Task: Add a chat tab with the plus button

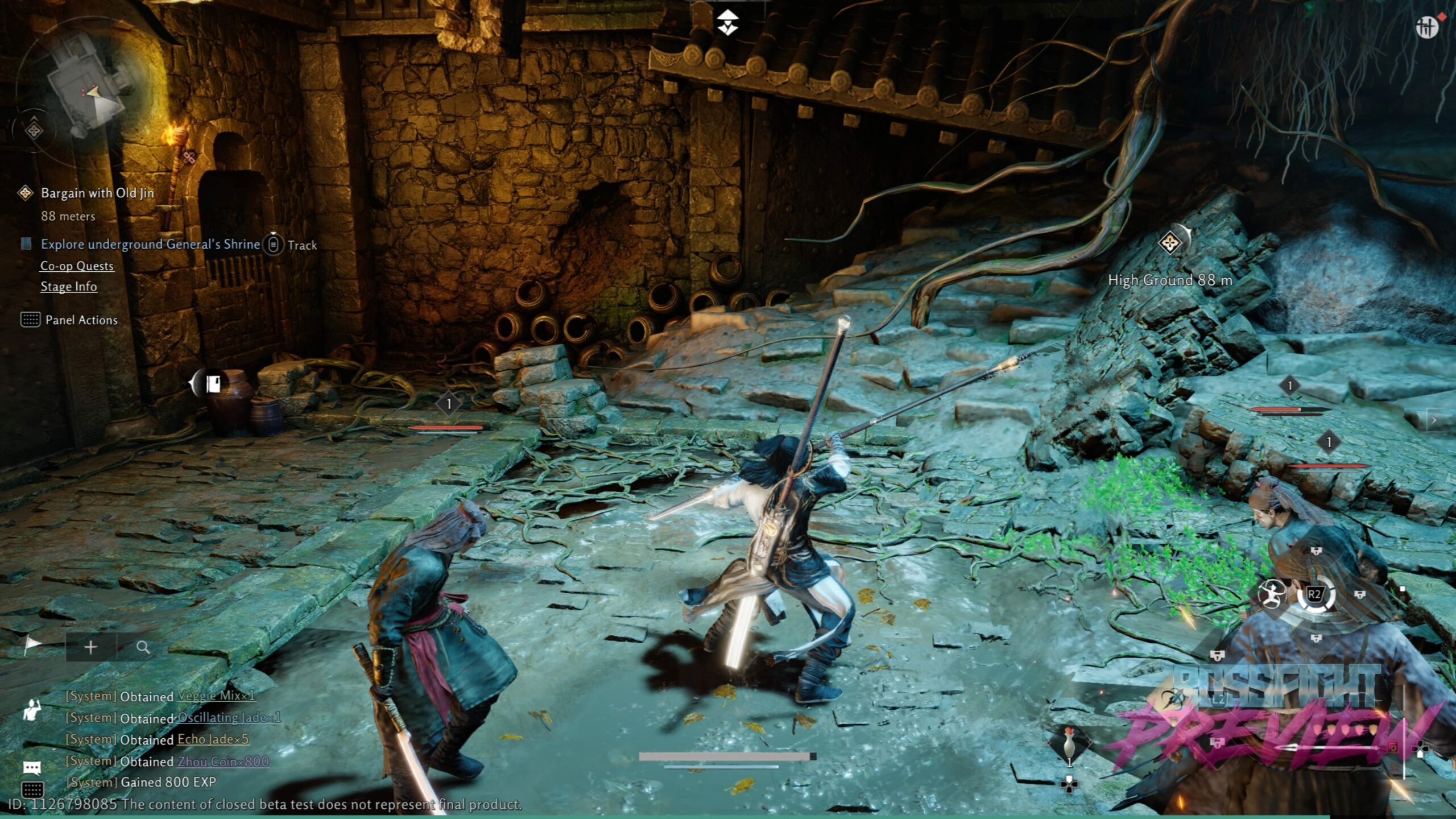Action: tap(90, 647)
